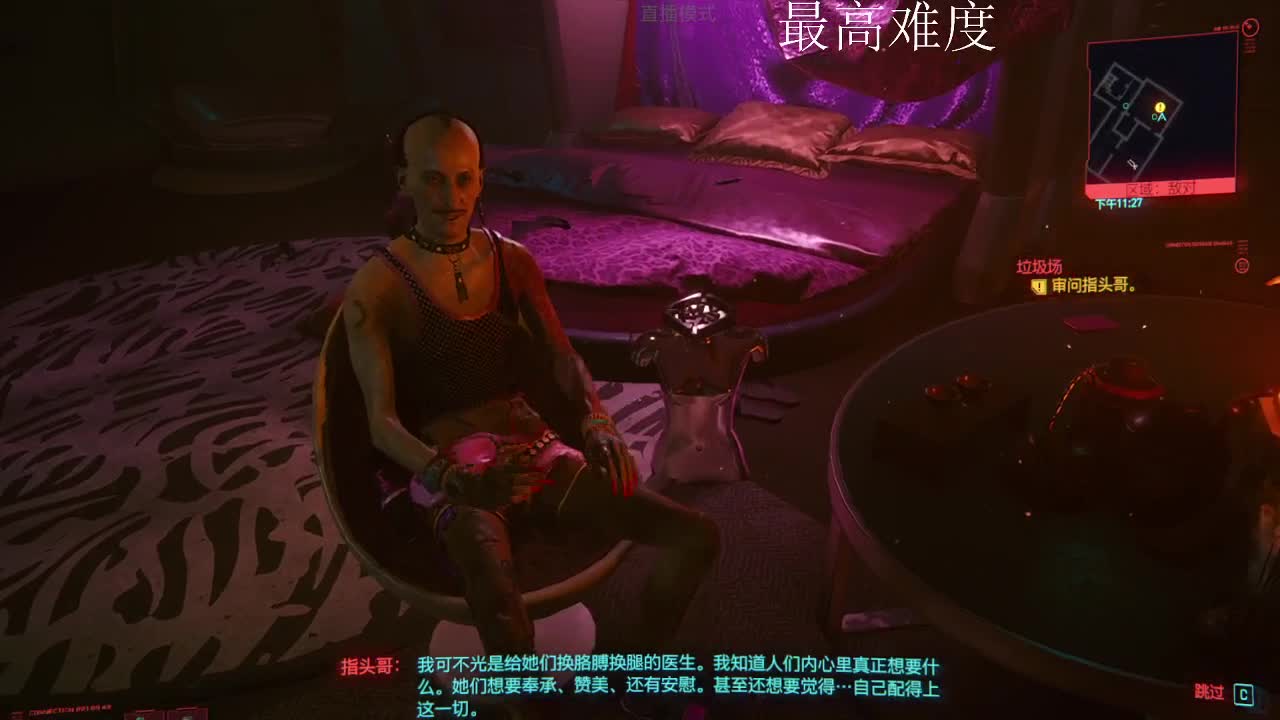Open the 区域：敌对 zone status bar
The width and height of the screenshot is (1280, 720).
click(x=1163, y=186)
